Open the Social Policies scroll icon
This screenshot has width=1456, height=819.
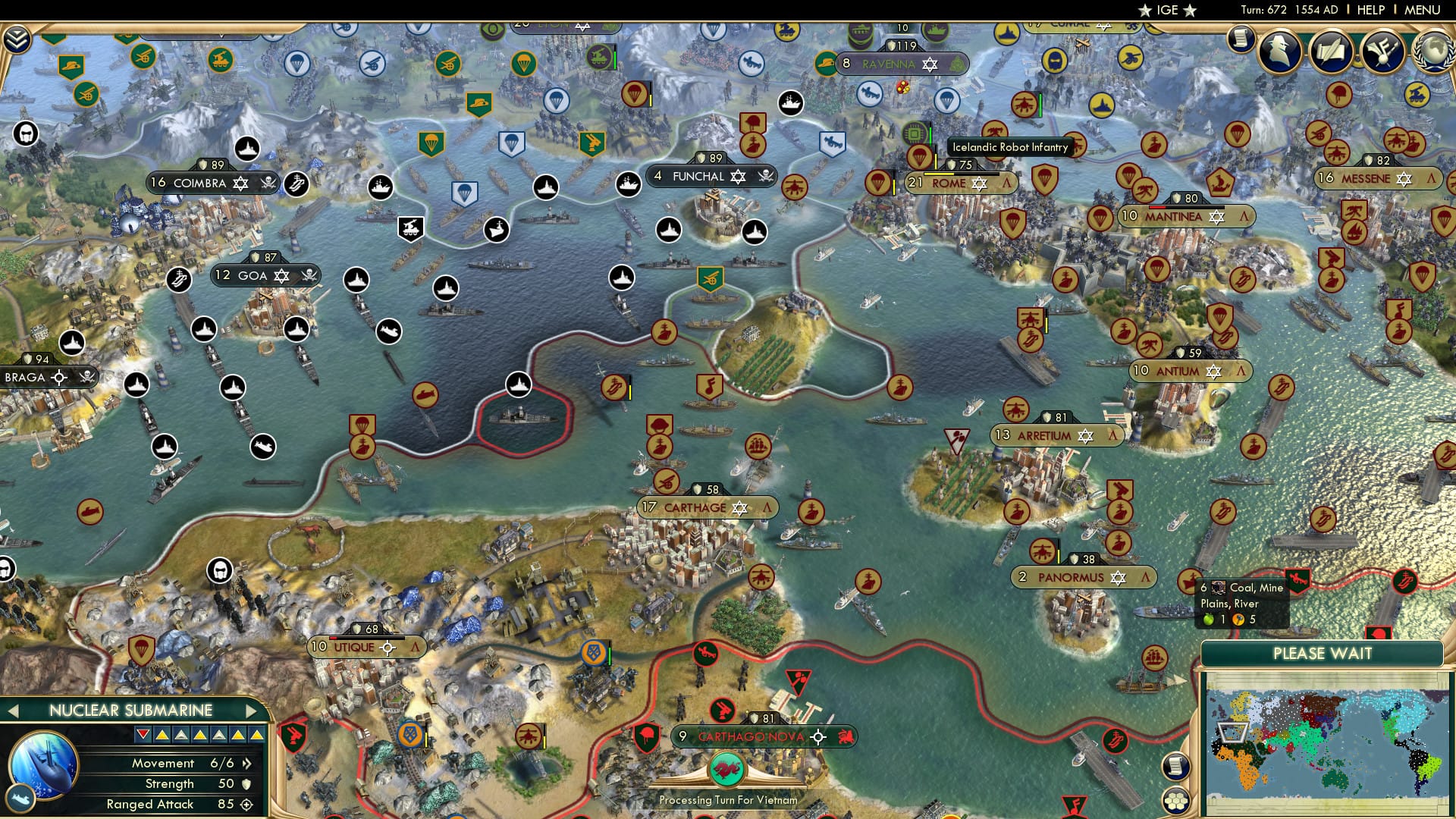(1332, 52)
